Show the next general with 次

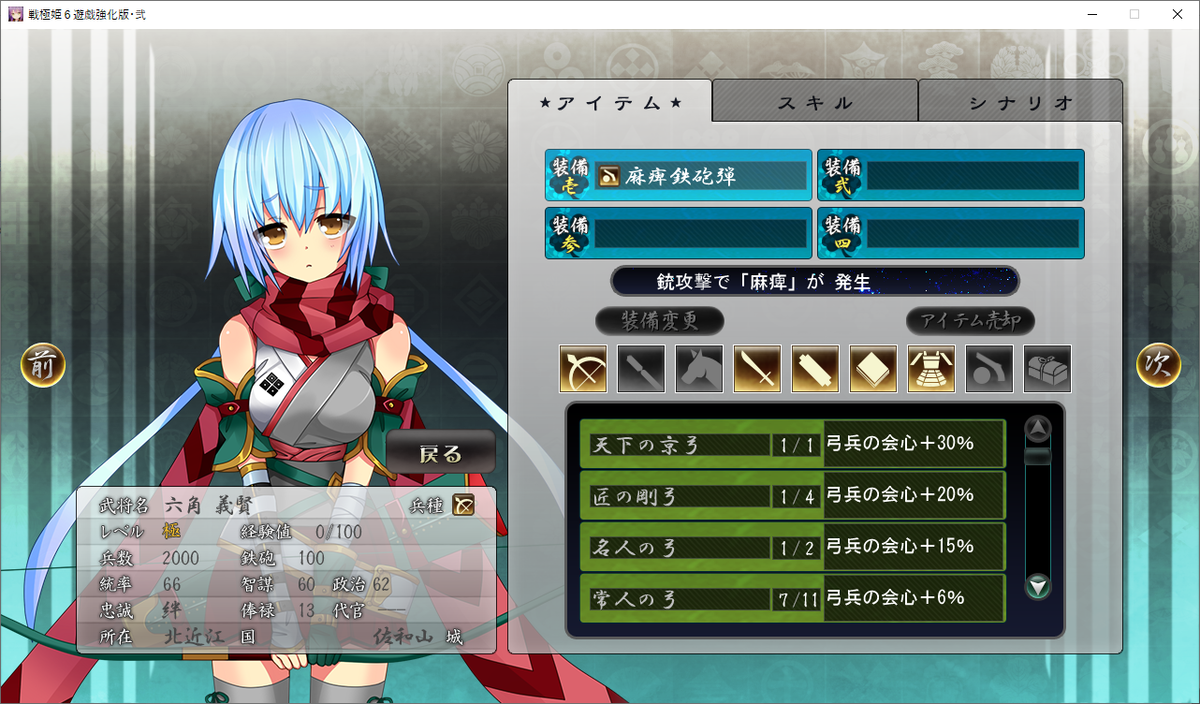tap(1158, 365)
